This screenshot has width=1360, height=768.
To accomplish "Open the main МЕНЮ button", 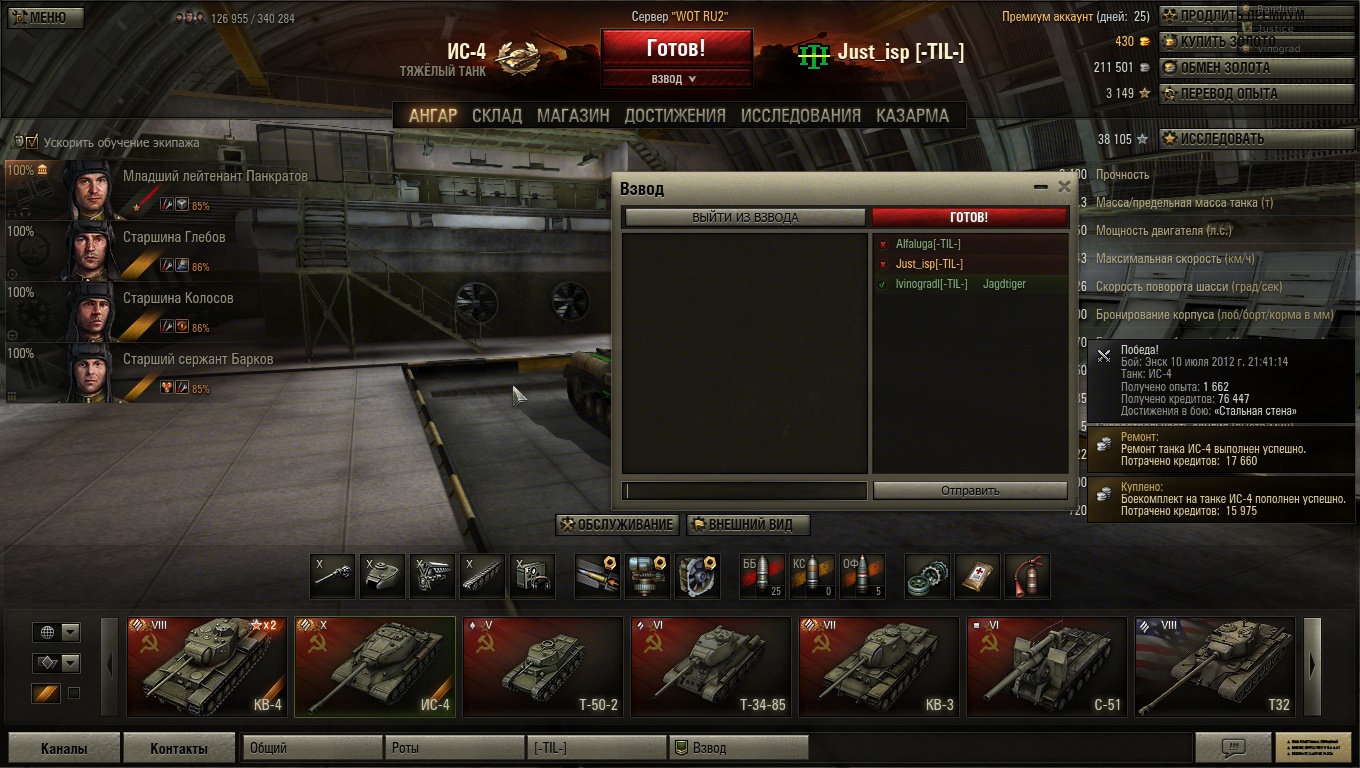I will [x=46, y=18].
